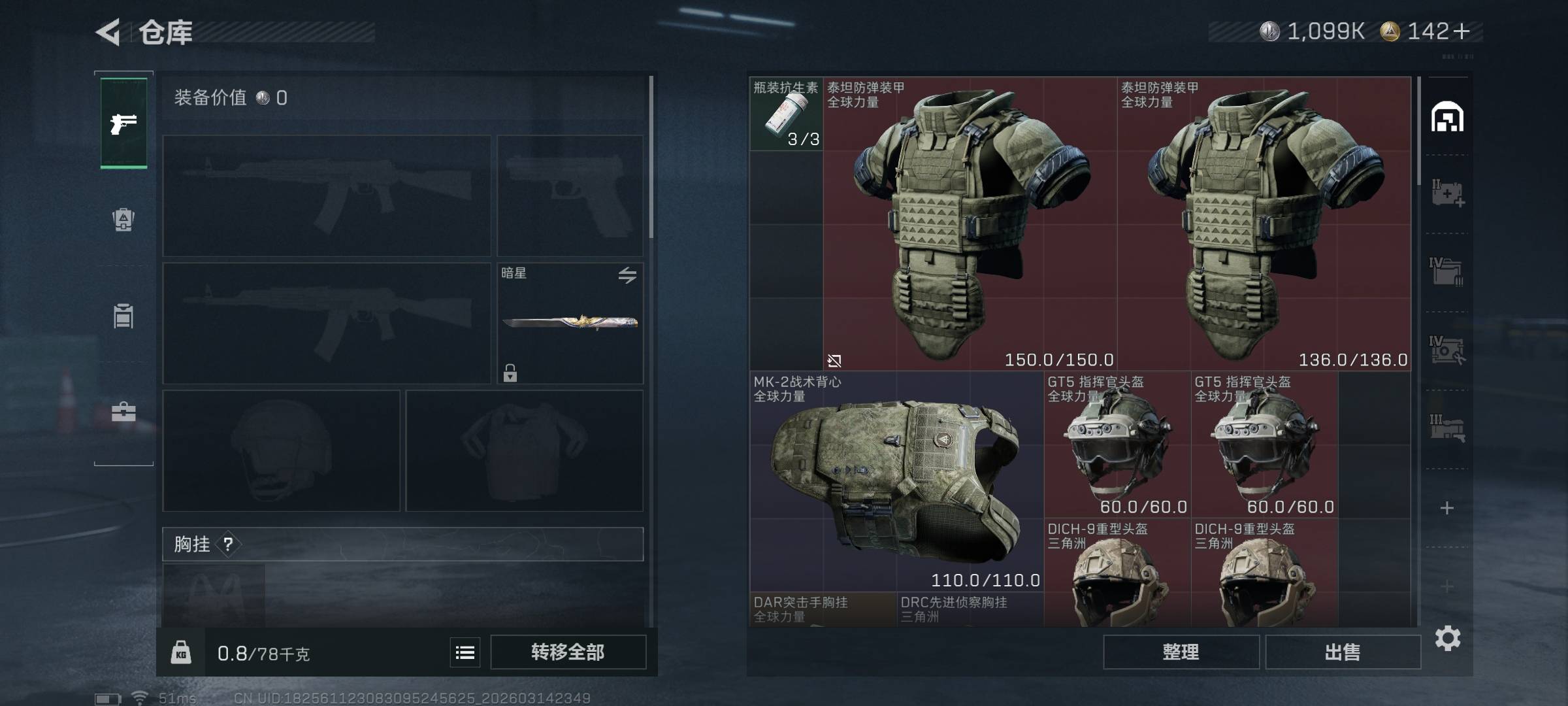
Task: Swap the 暗星 melee weapon
Action: click(627, 275)
